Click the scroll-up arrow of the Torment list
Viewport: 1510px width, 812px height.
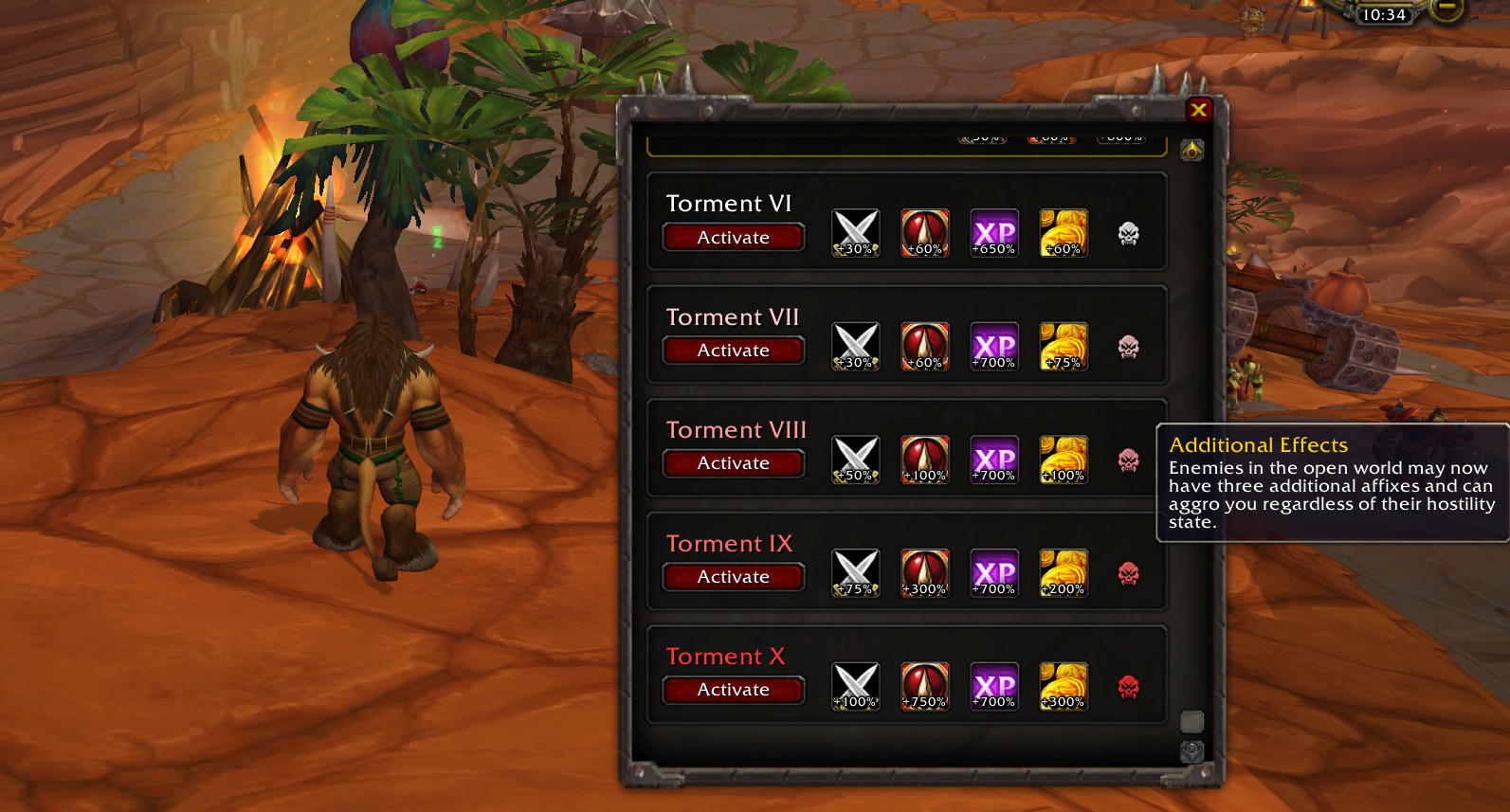click(x=1192, y=150)
